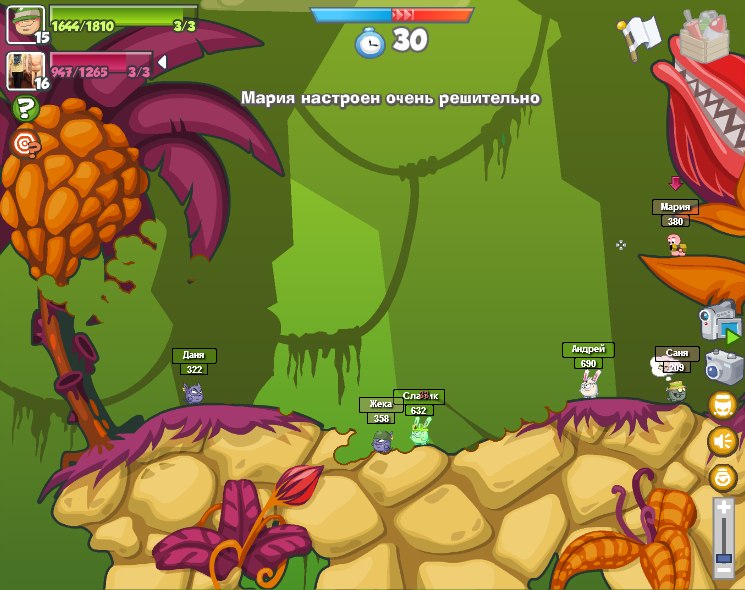Select the green team player avatar
The width and height of the screenshot is (745, 590).
point(25,24)
